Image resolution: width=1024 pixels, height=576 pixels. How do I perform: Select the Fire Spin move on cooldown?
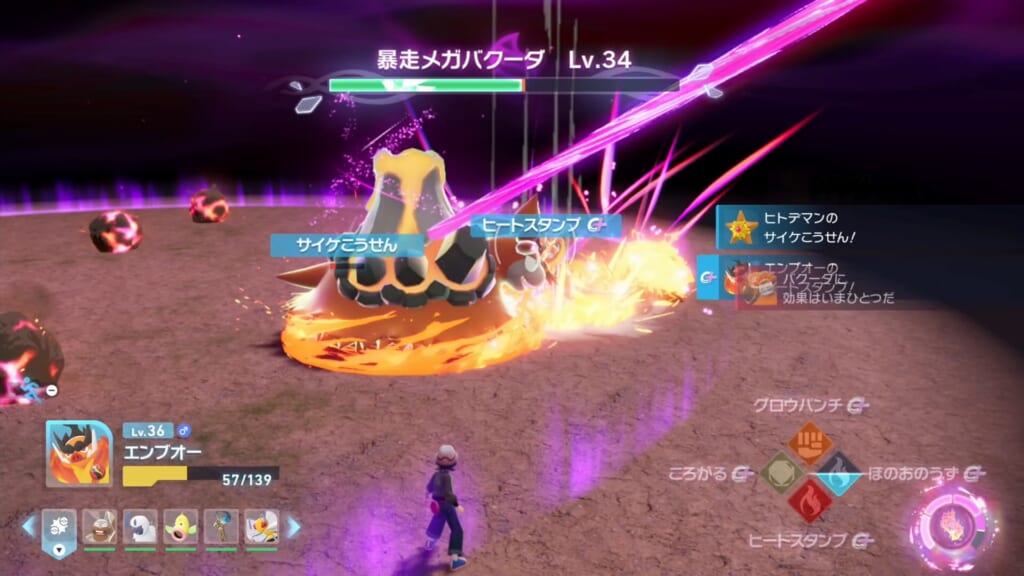pyautogui.click(x=839, y=473)
